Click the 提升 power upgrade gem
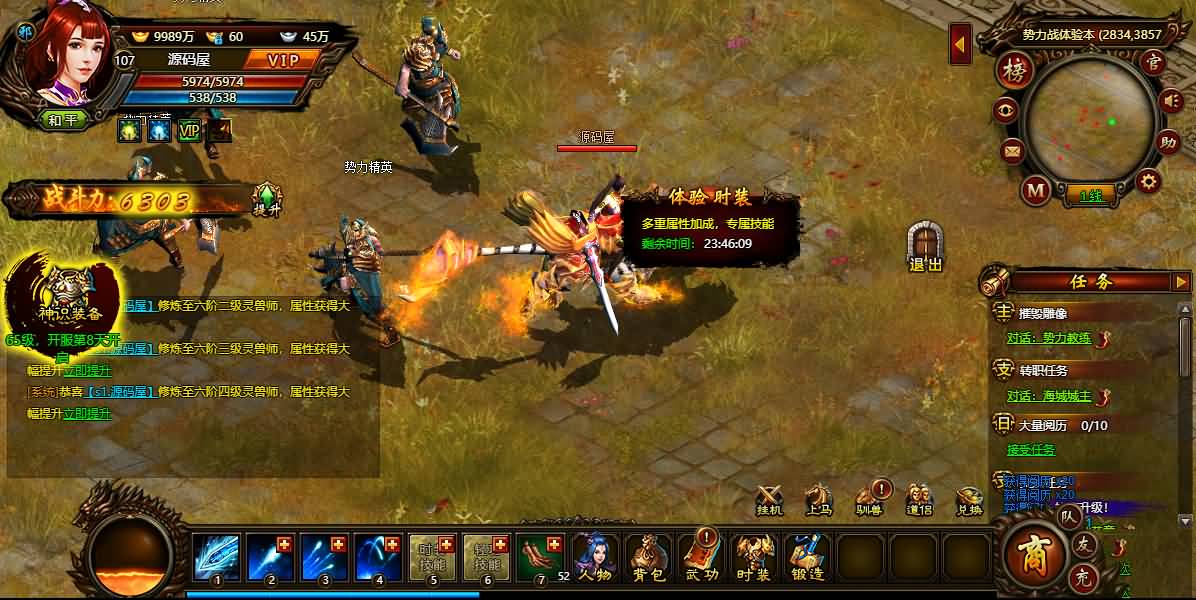 [267, 198]
